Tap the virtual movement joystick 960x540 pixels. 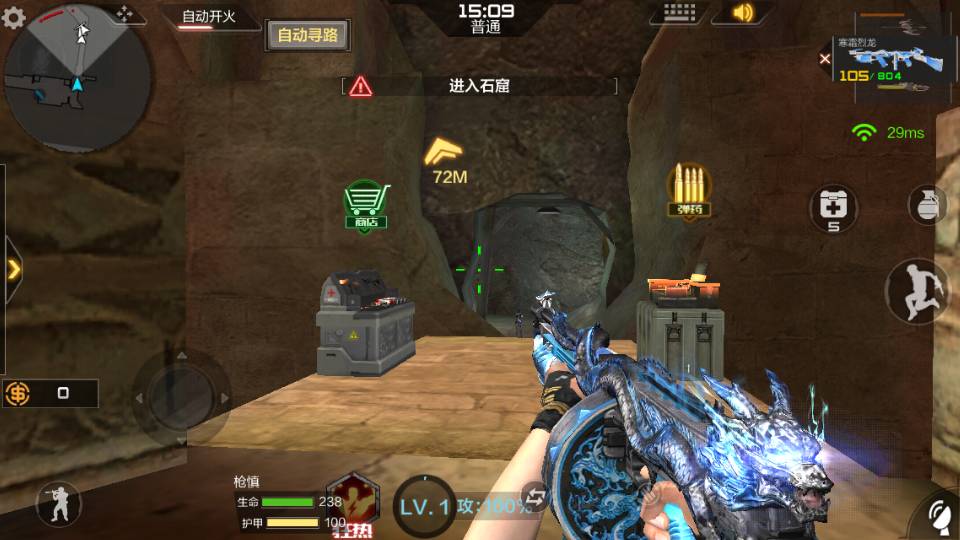181,396
